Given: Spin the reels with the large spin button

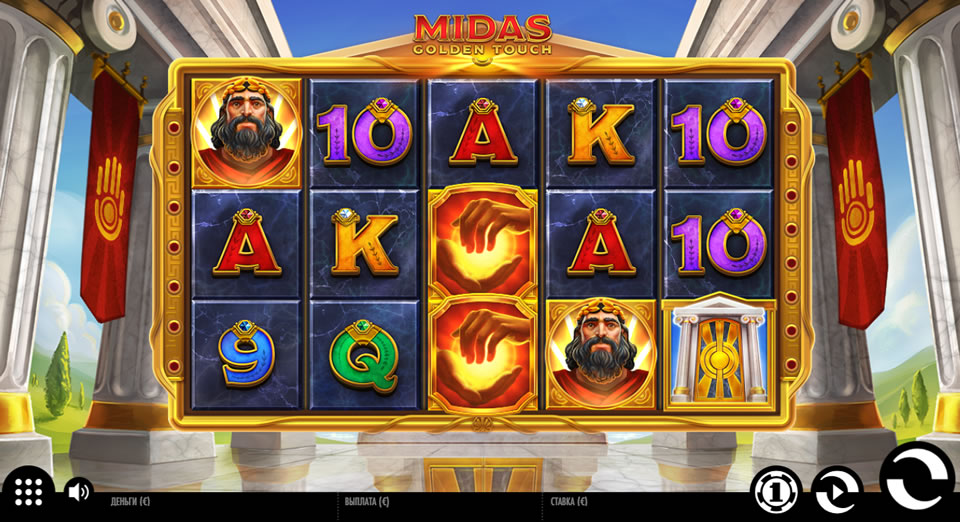Looking at the screenshot, I should 916,483.
